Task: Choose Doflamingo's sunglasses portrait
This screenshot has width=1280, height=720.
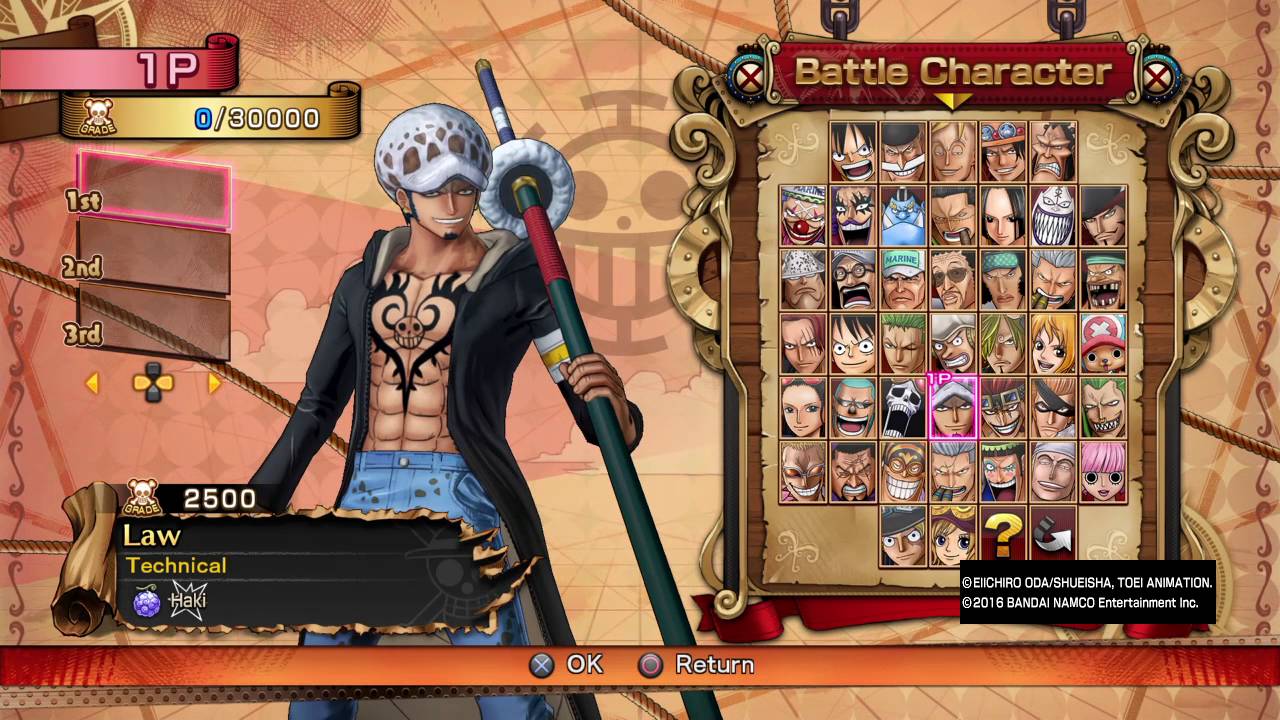Action: [803, 472]
